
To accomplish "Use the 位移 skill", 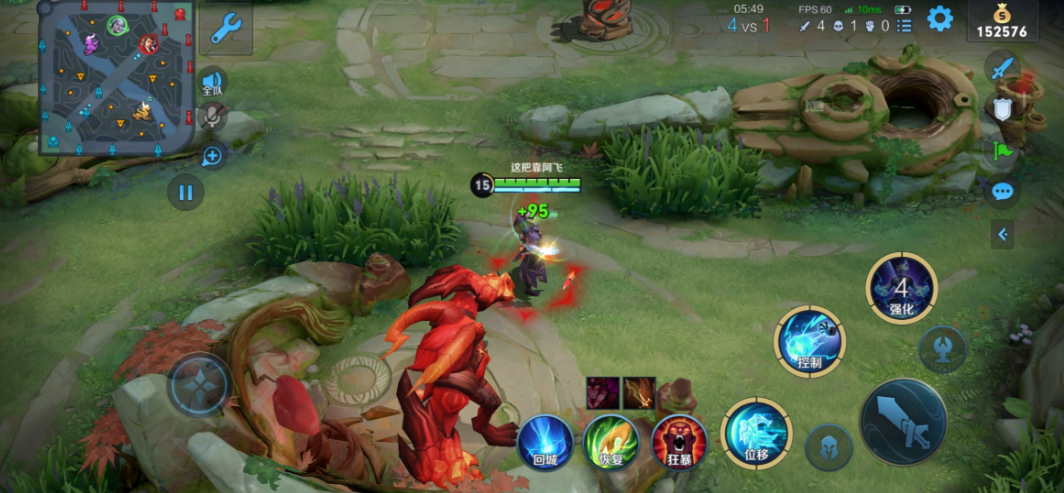I will [756, 433].
